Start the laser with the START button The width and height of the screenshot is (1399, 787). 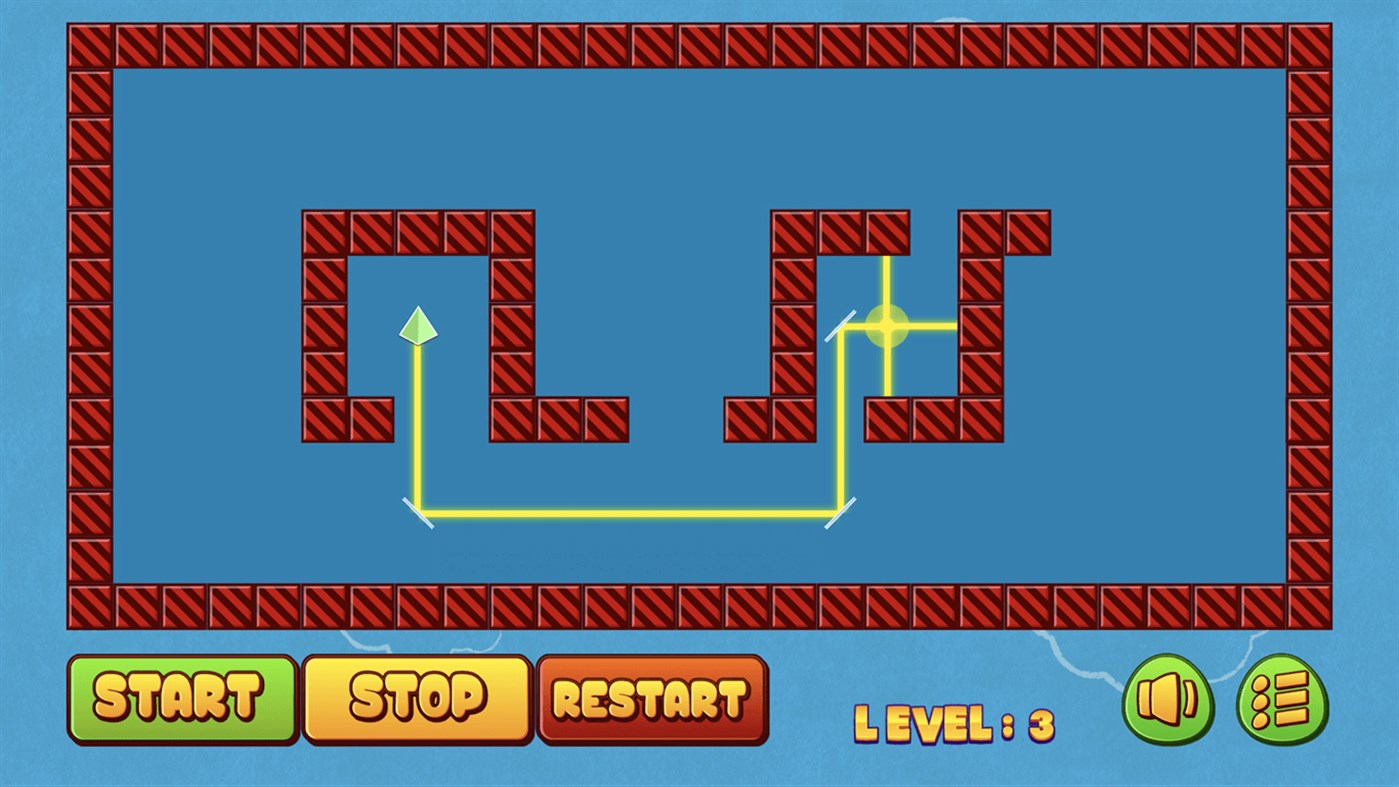tap(182, 698)
